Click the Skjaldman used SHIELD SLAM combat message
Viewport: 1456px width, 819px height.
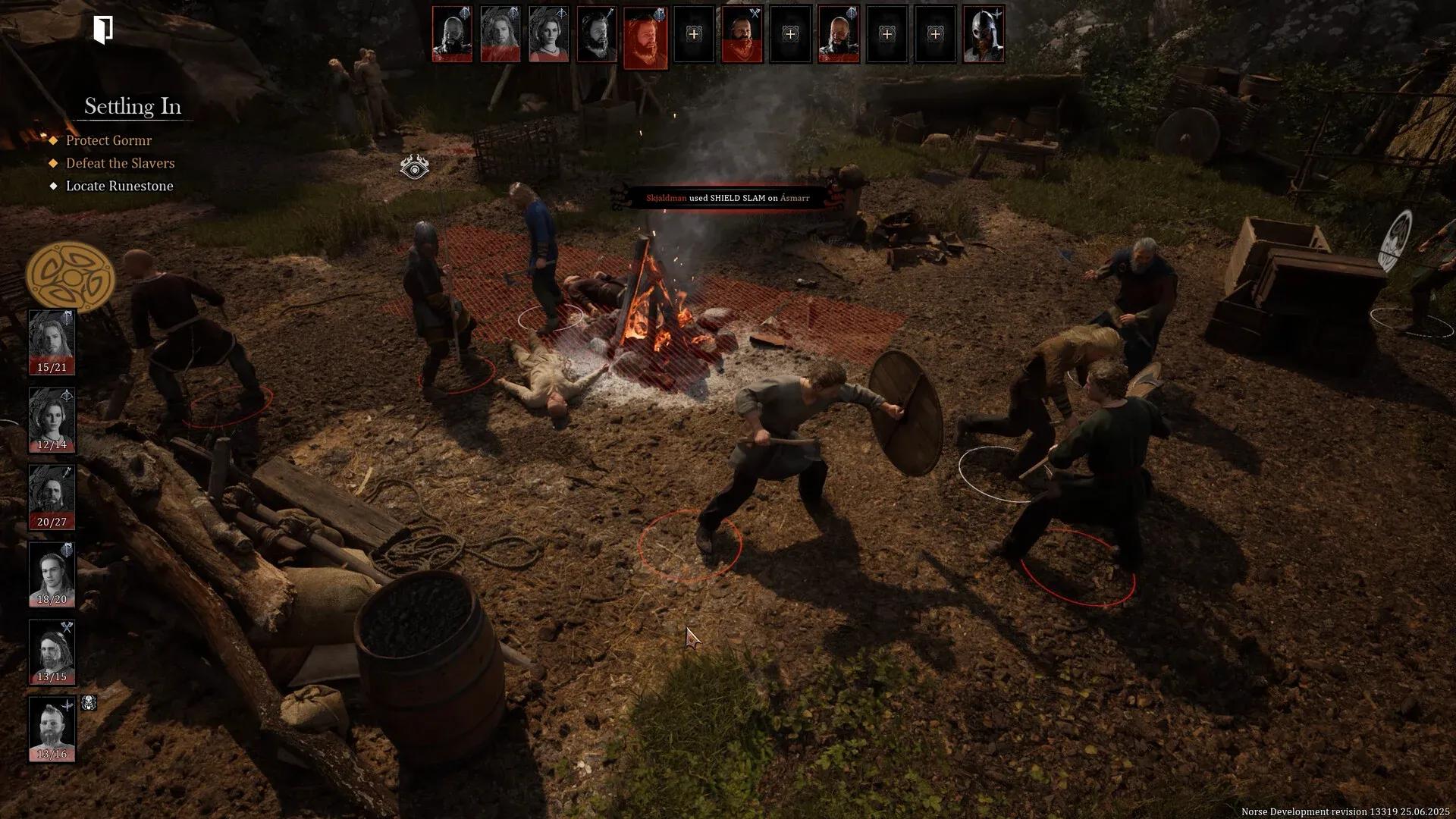tap(726, 197)
